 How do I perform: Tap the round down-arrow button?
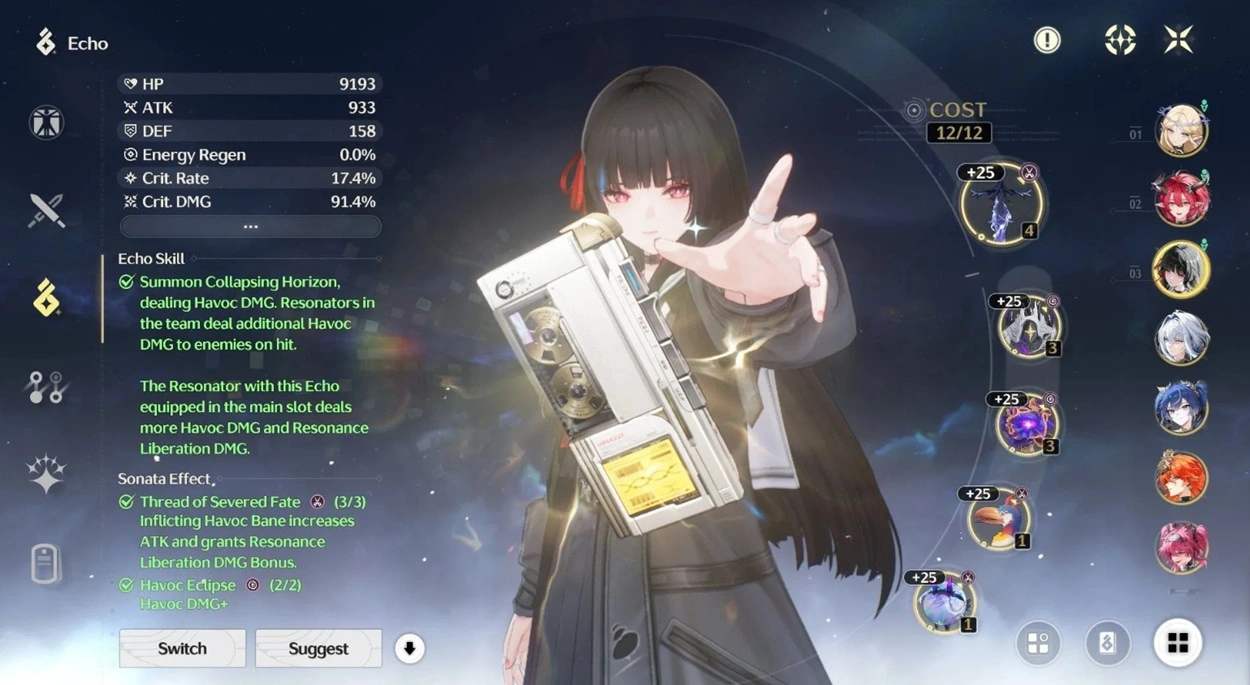[x=409, y=648]
